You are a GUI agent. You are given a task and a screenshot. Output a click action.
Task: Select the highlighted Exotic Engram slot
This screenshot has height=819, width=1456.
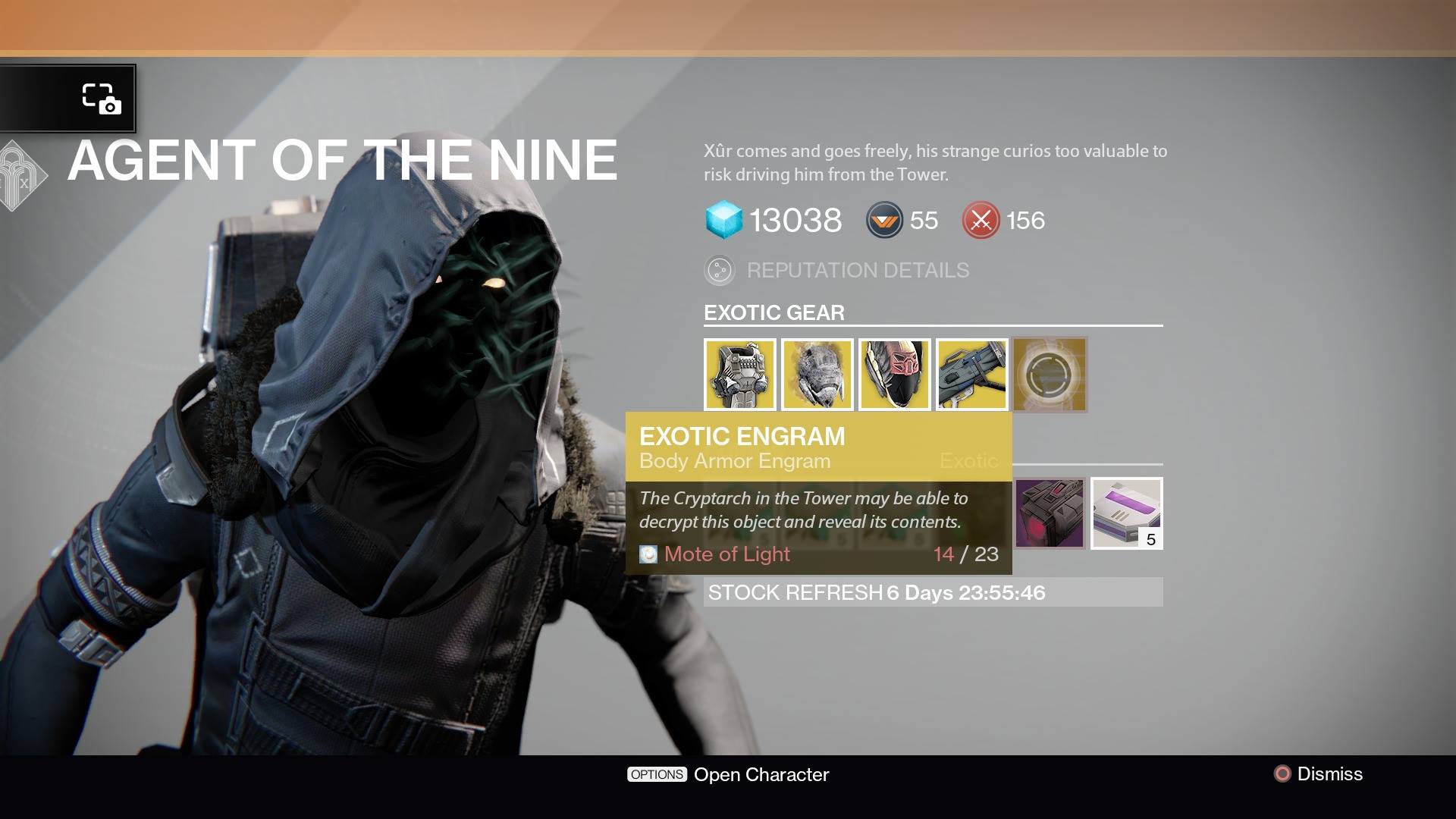[1050, 374]
